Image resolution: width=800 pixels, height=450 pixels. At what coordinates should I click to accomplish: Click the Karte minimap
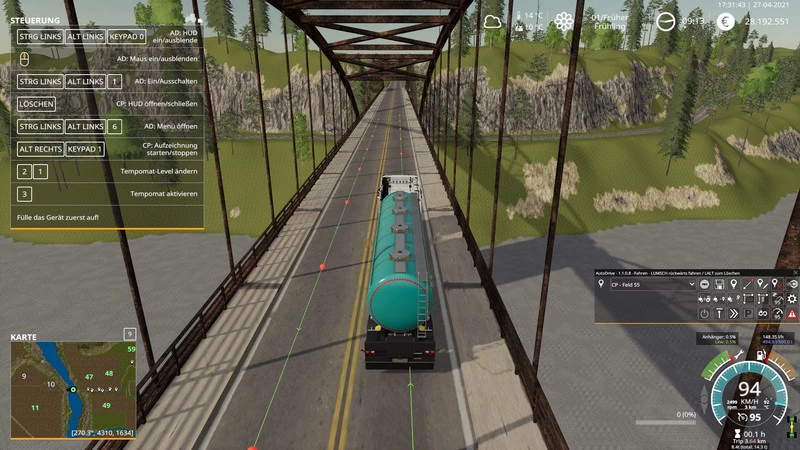click(73, 385)
